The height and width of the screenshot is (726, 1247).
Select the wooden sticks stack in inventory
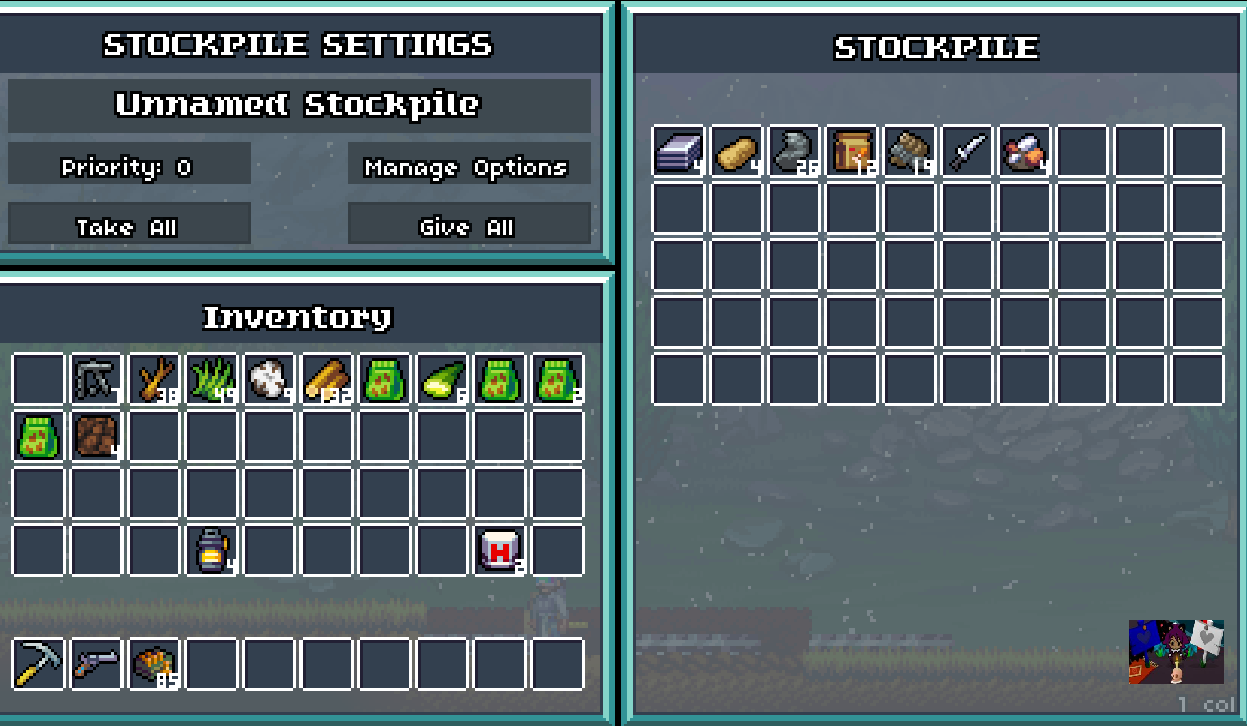[x=154, y=379]
